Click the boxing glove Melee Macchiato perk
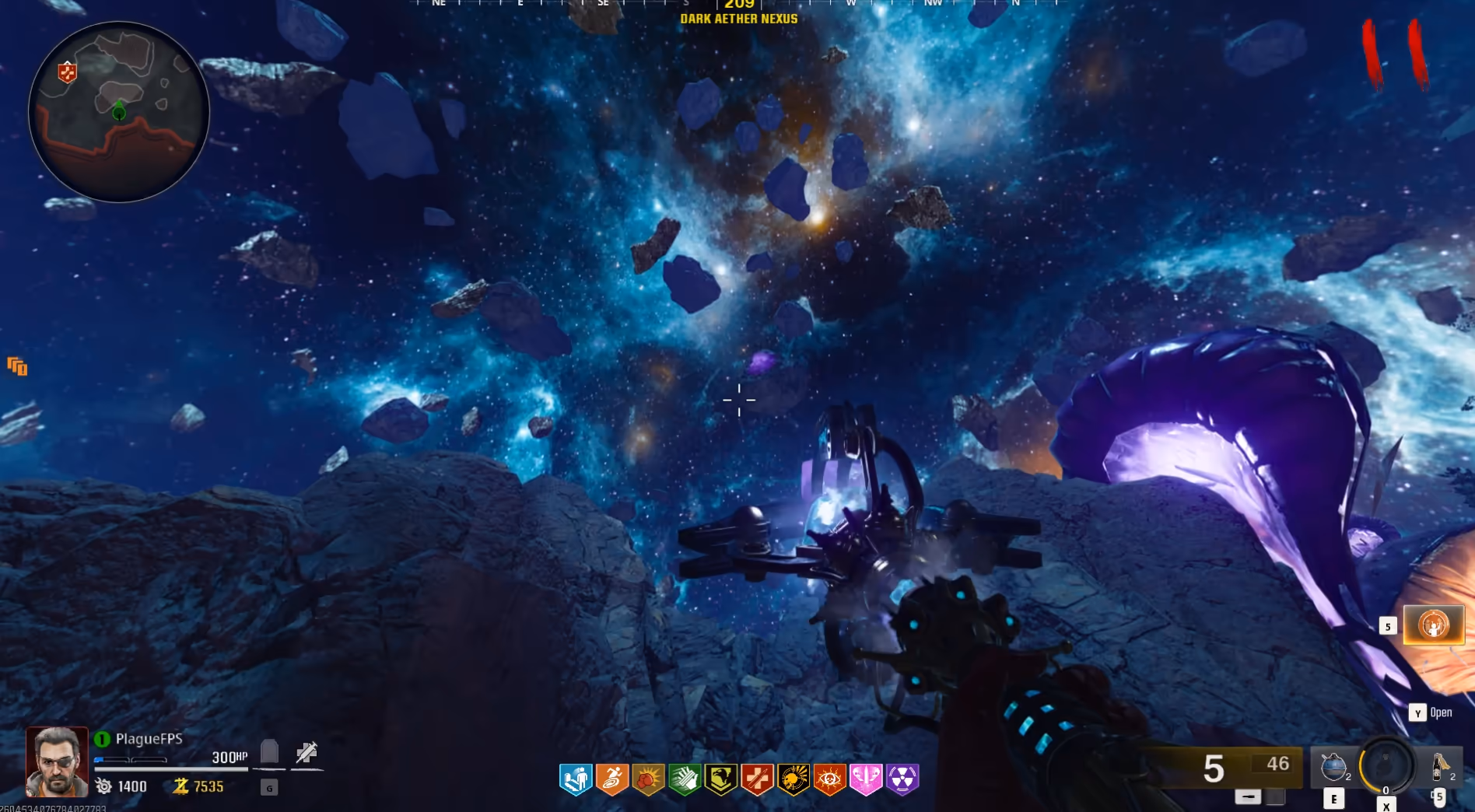Viewport: 1475px width, 812px height. (648, 779)
